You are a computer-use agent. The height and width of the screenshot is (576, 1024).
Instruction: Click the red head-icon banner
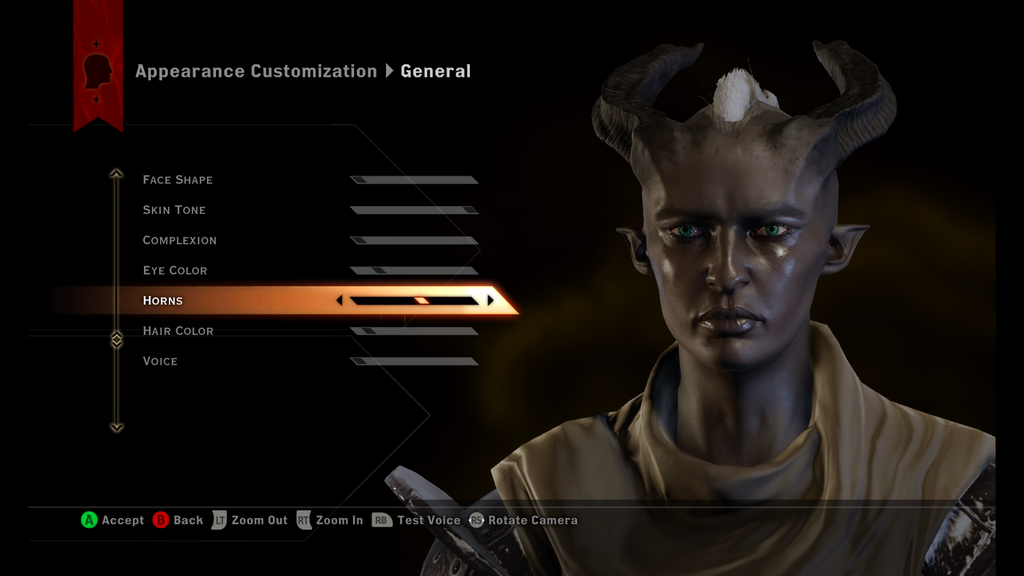pos(98,70)
